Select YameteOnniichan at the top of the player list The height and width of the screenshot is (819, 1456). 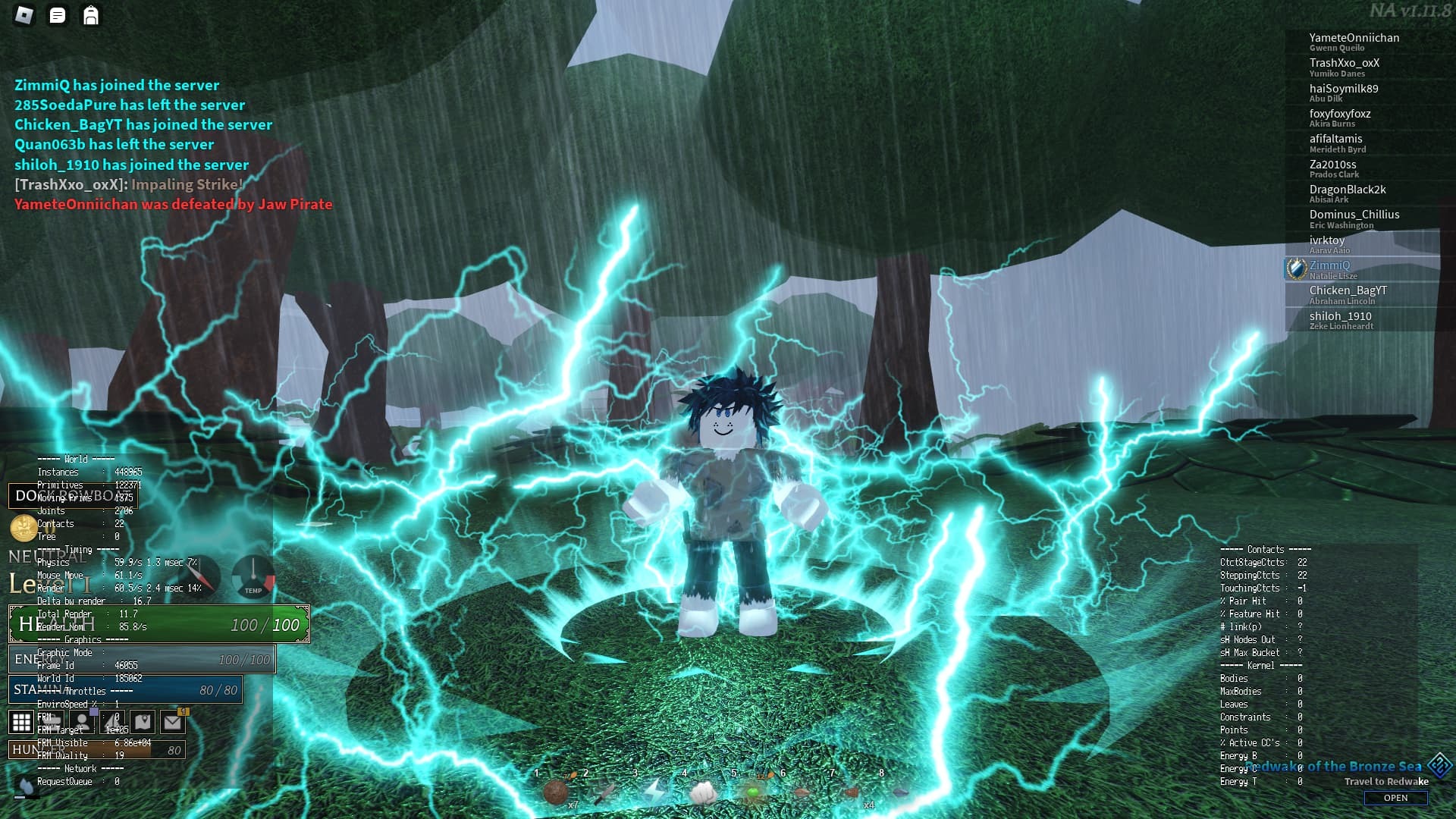1354,38
